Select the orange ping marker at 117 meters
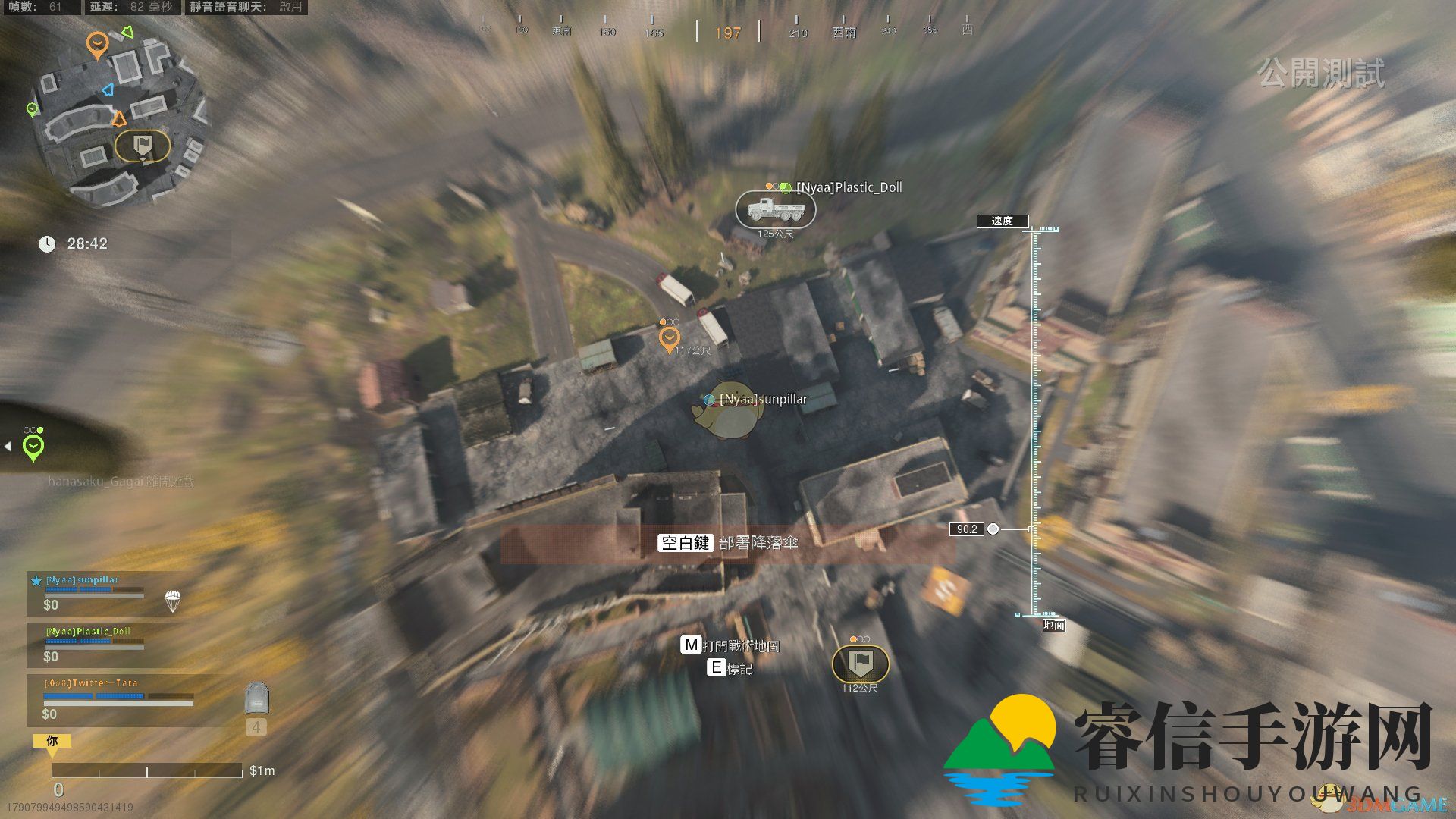This screenshot has width=1456, height=819. (x=669, y=338)
